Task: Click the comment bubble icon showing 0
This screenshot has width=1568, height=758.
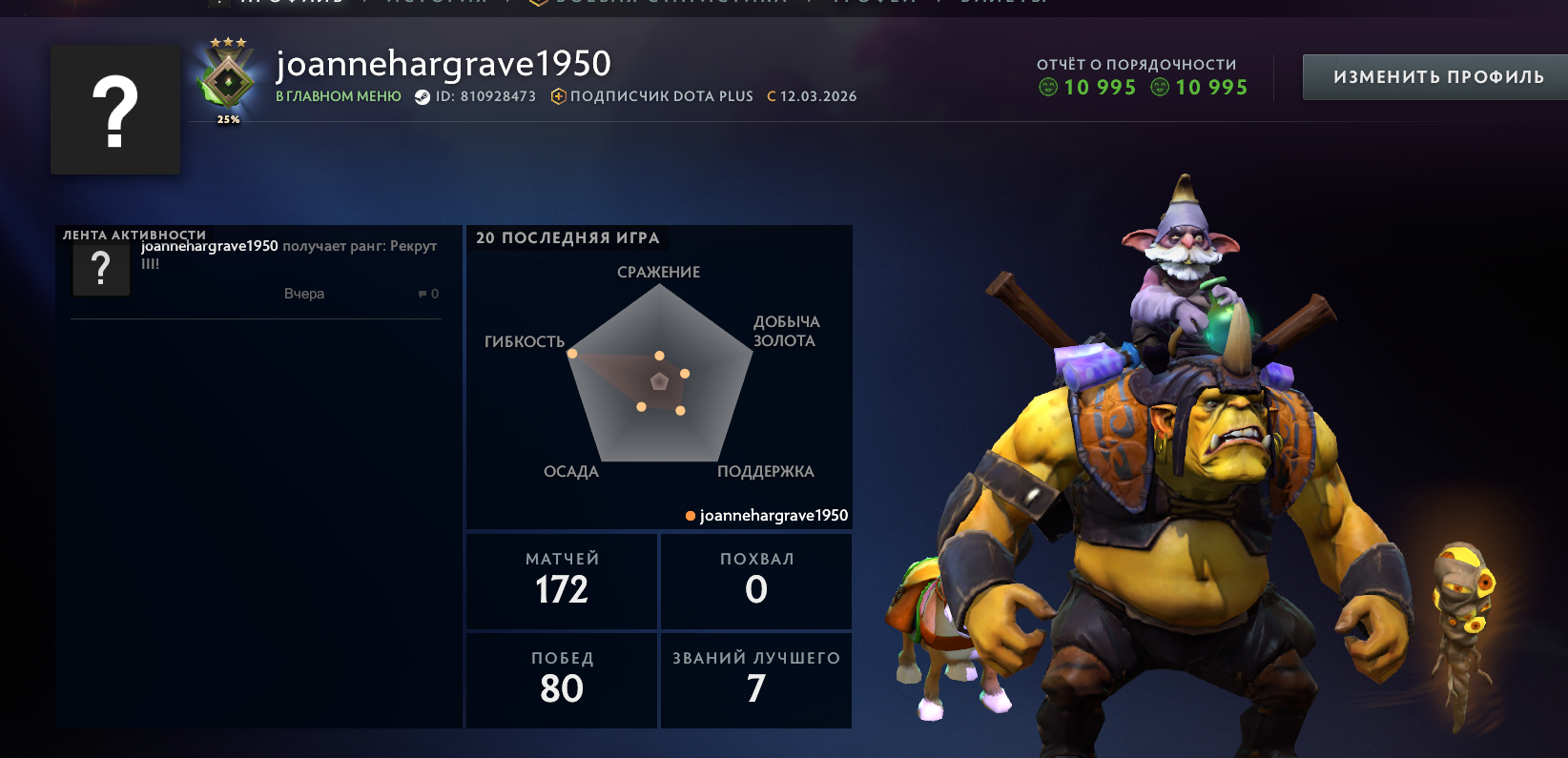Action: [423, 294]
